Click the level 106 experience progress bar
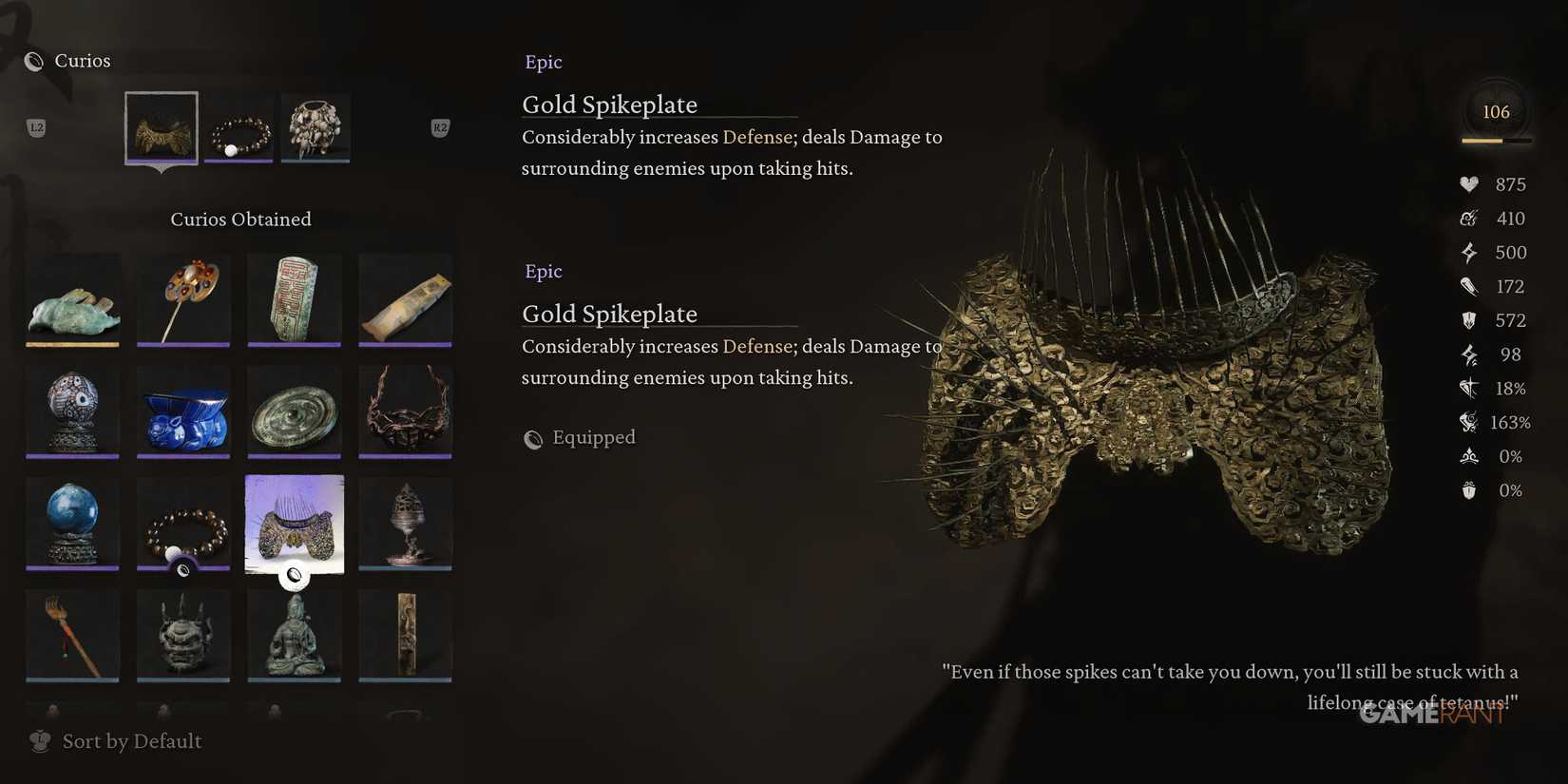Screen dimensions: 1568x784 pos(1496,140)
